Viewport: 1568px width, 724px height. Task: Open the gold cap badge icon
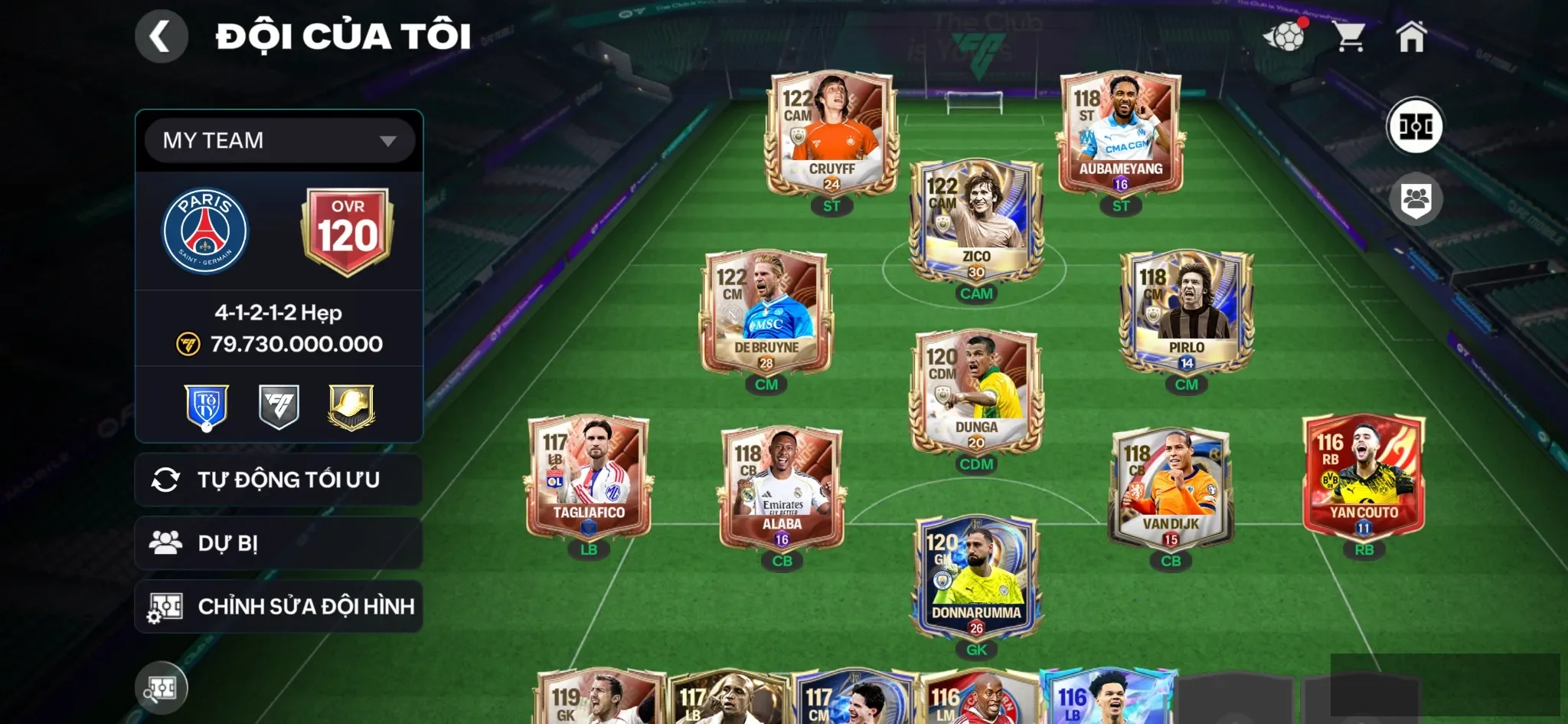[x=351, y=407]
